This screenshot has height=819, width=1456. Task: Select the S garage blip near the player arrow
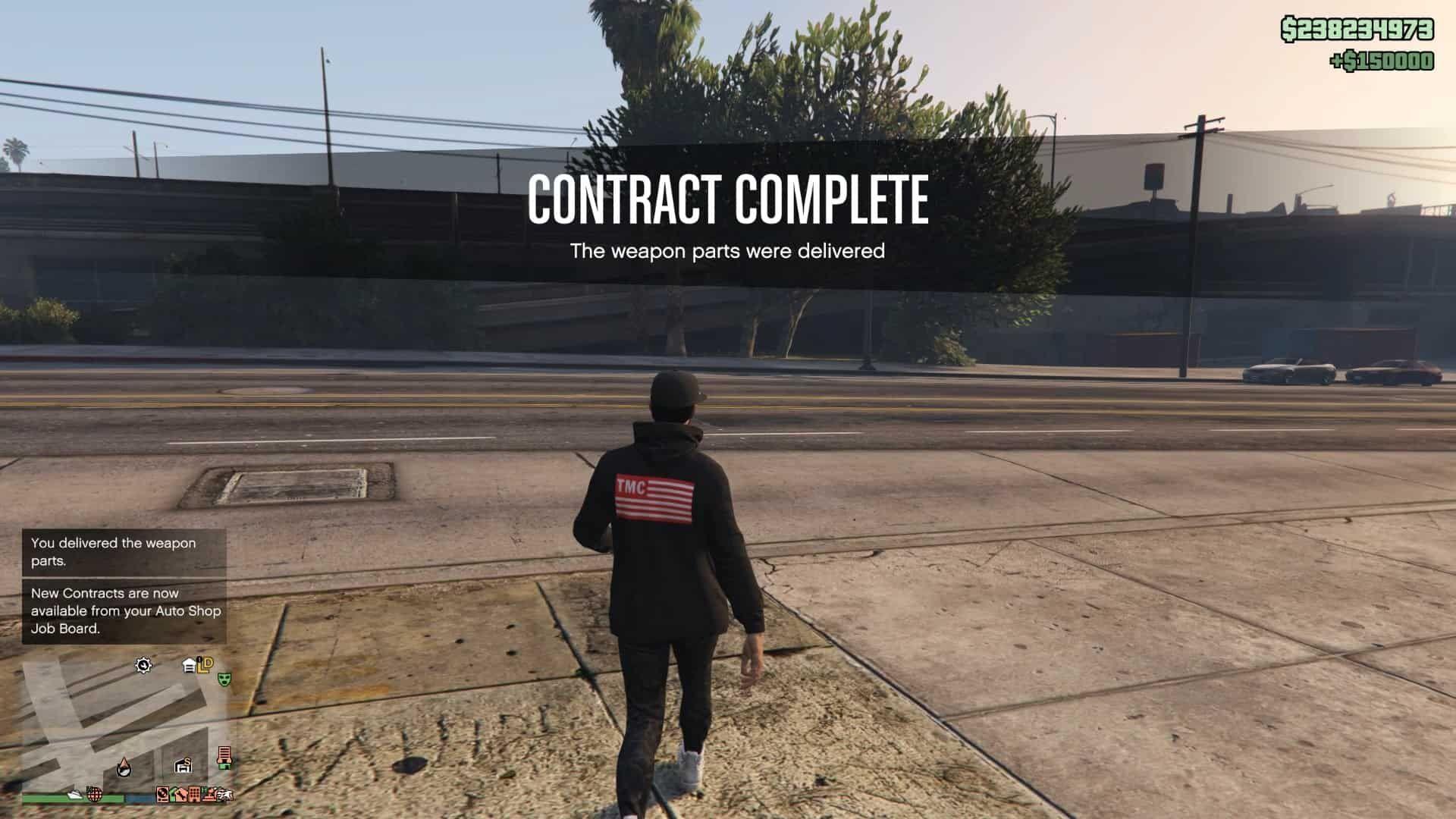(184, 766)
